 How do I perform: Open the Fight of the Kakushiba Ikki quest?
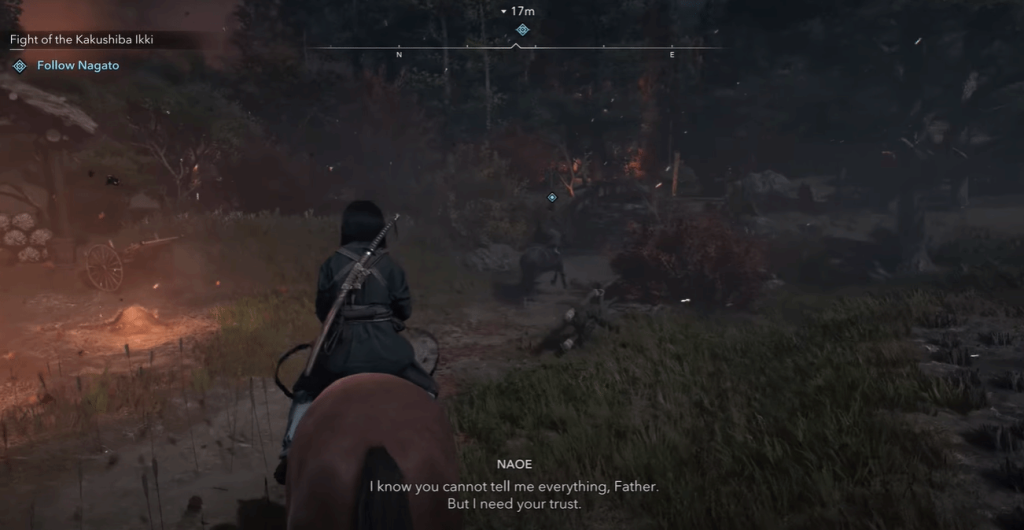click(82, 40)
